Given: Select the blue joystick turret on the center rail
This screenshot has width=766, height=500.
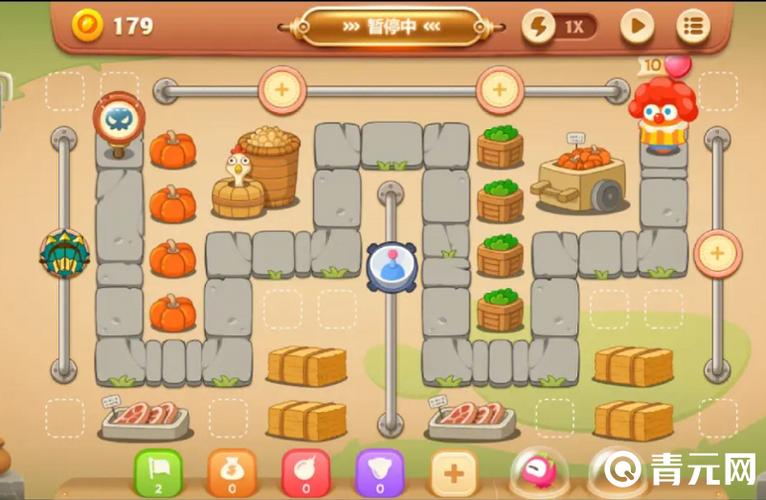Looking at the screenshot, I should (390, 267).
